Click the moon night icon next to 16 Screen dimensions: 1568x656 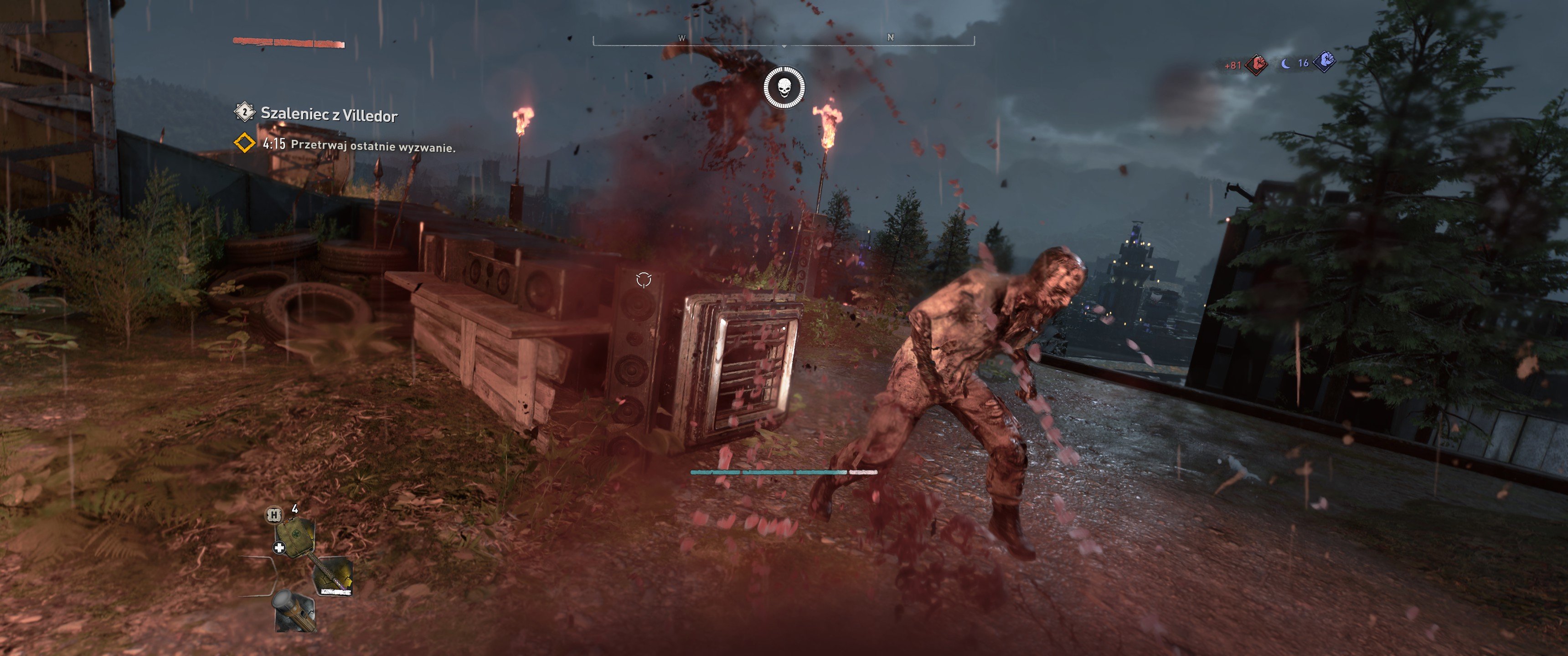click(x=1285, y=64)
